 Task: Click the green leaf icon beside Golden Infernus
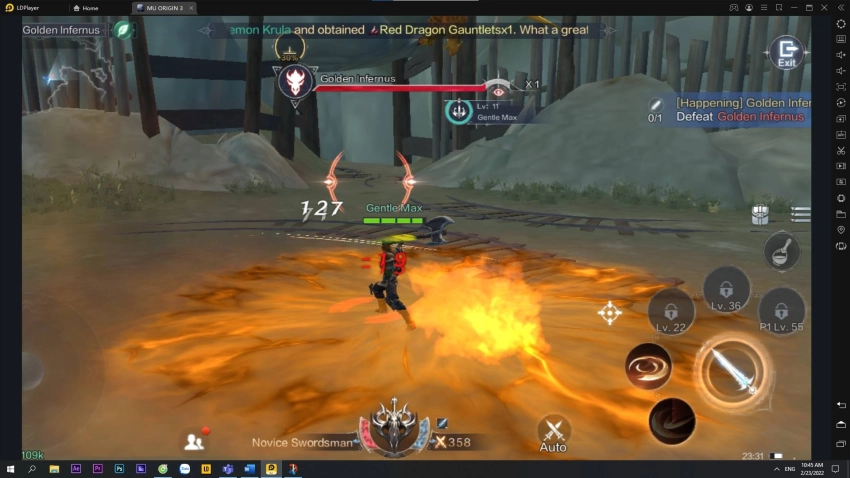coord(123,30)
